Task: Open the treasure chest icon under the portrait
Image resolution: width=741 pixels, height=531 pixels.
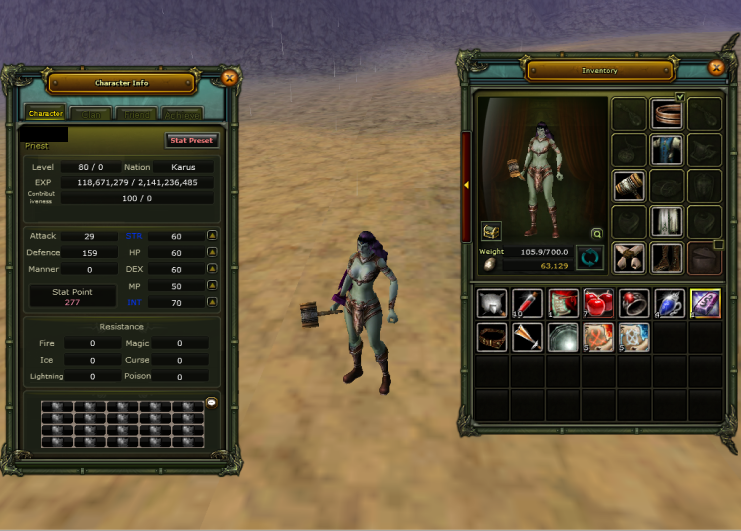Action: [491, 231]
